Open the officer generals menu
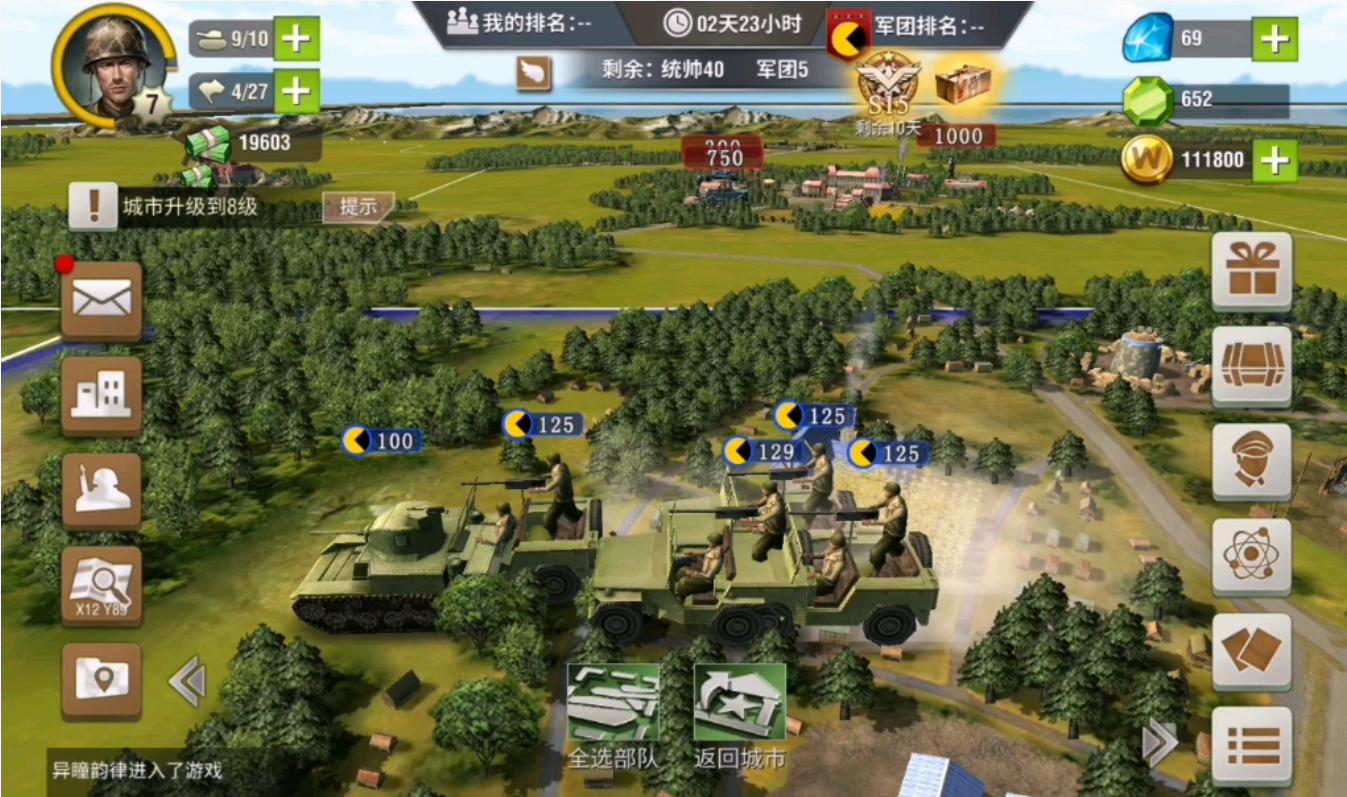 [x=1251, y=462]
